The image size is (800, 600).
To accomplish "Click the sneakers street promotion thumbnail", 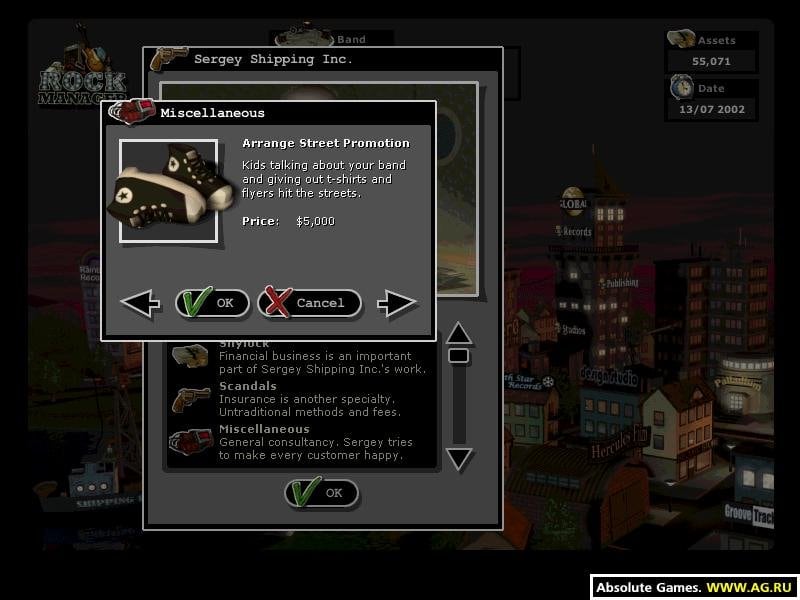I will pos(168,190).
